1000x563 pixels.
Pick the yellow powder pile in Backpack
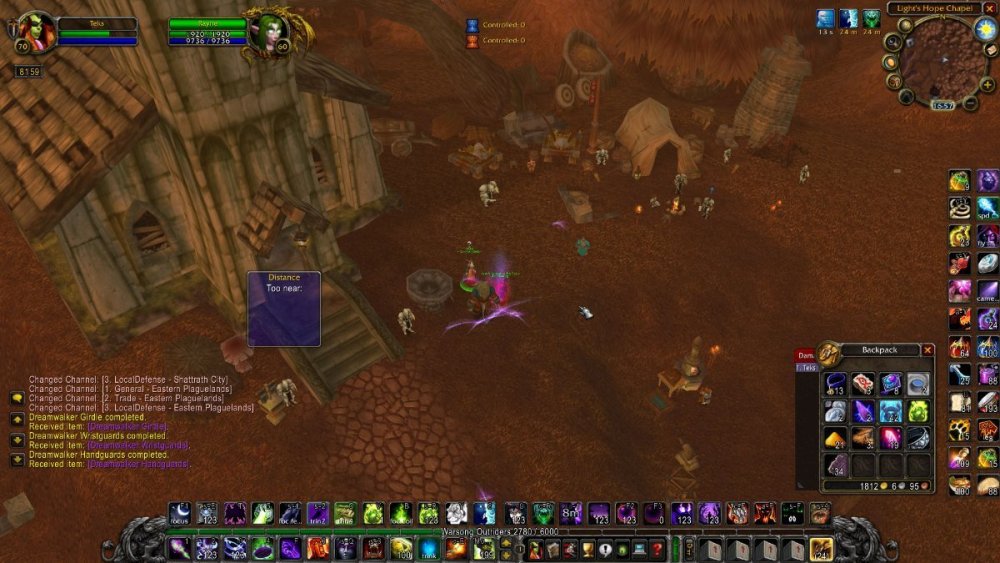coord(835,437)
